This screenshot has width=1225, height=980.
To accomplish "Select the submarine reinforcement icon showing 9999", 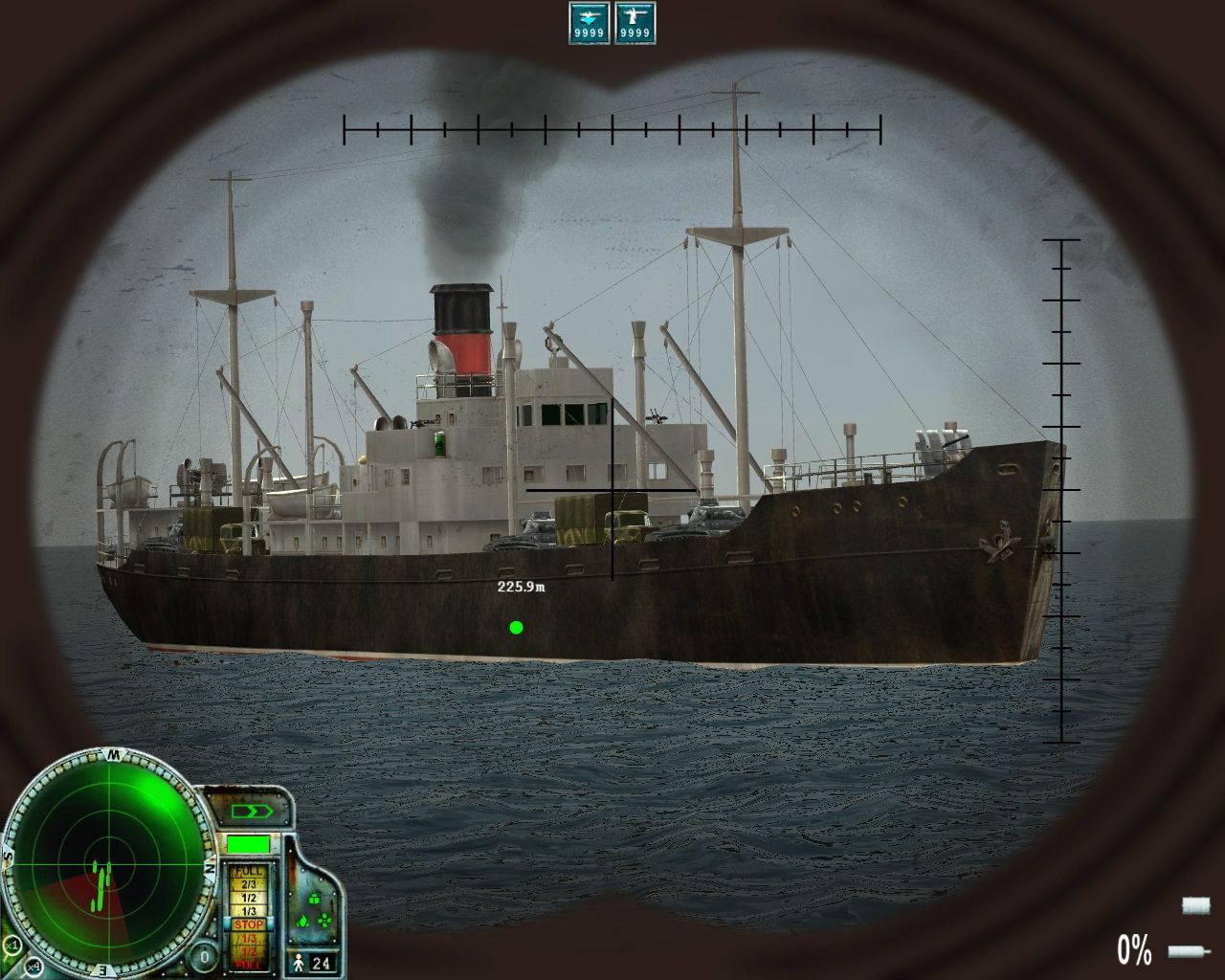I will point(590,22).
